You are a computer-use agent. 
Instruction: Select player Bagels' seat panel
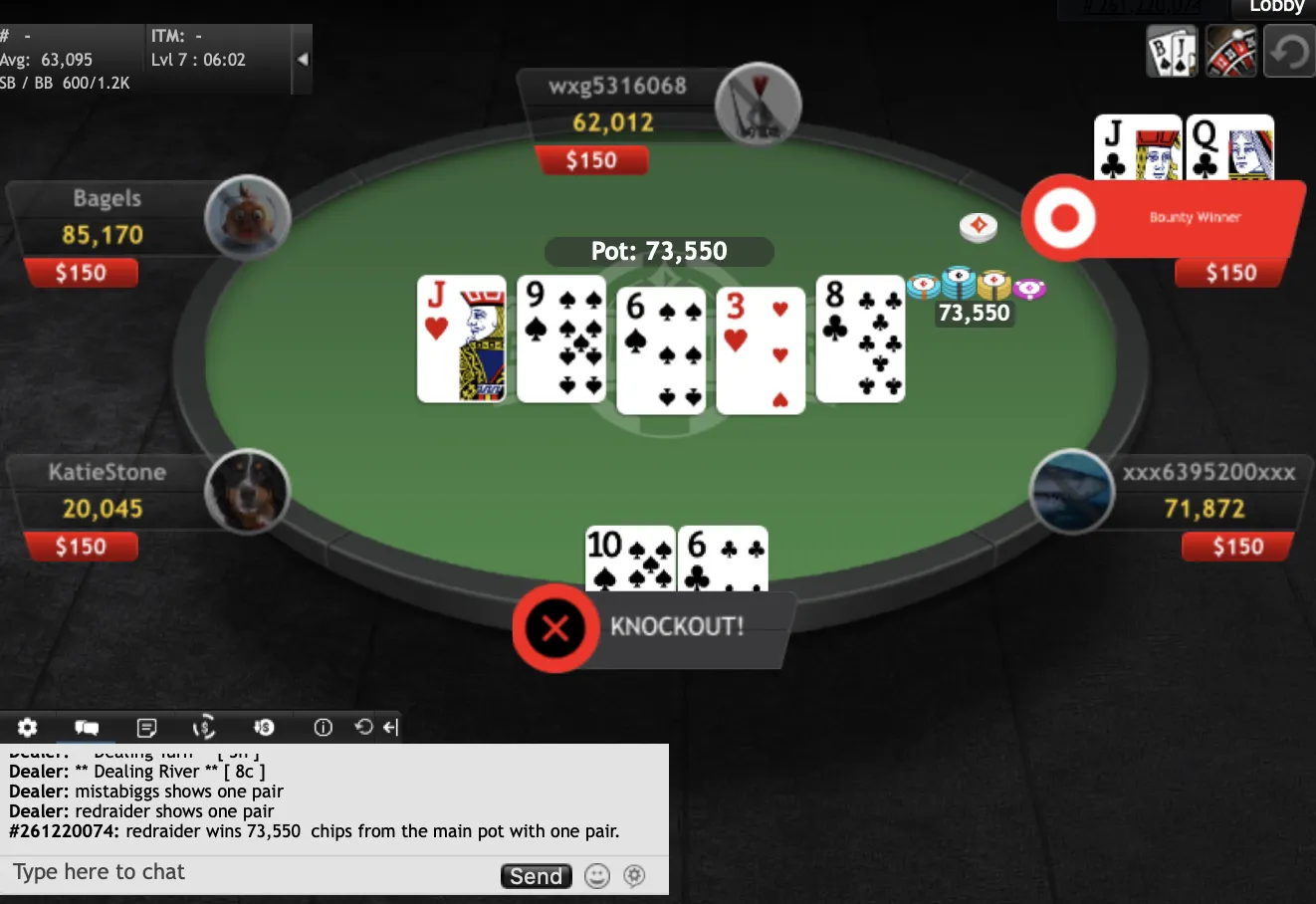tap(107, 217)
